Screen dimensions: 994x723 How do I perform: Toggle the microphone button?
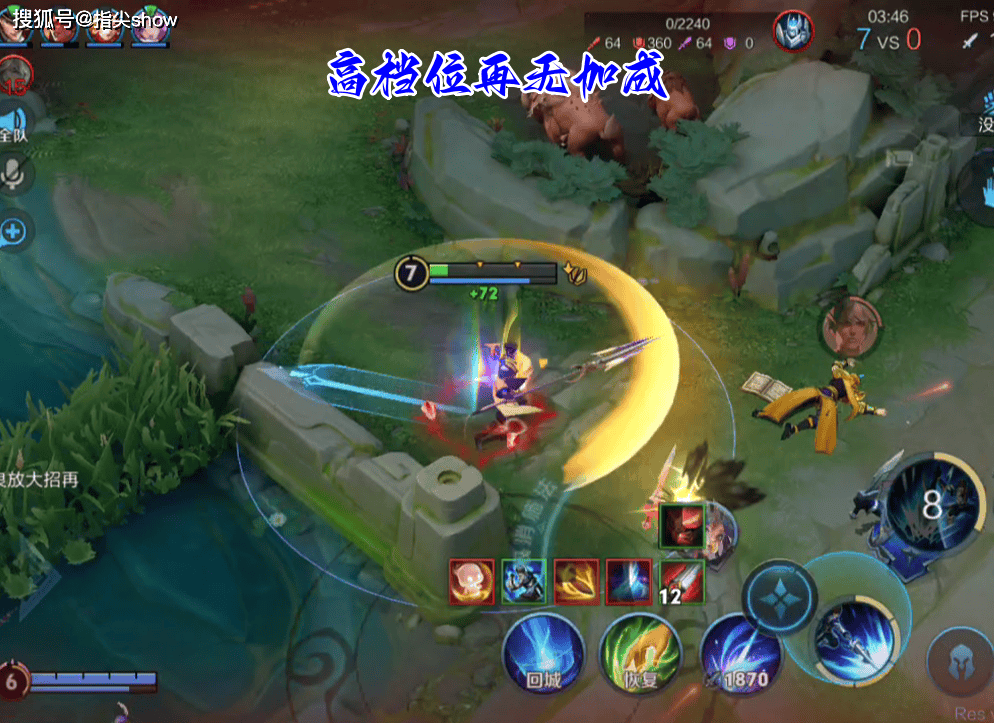click(14, 176)
